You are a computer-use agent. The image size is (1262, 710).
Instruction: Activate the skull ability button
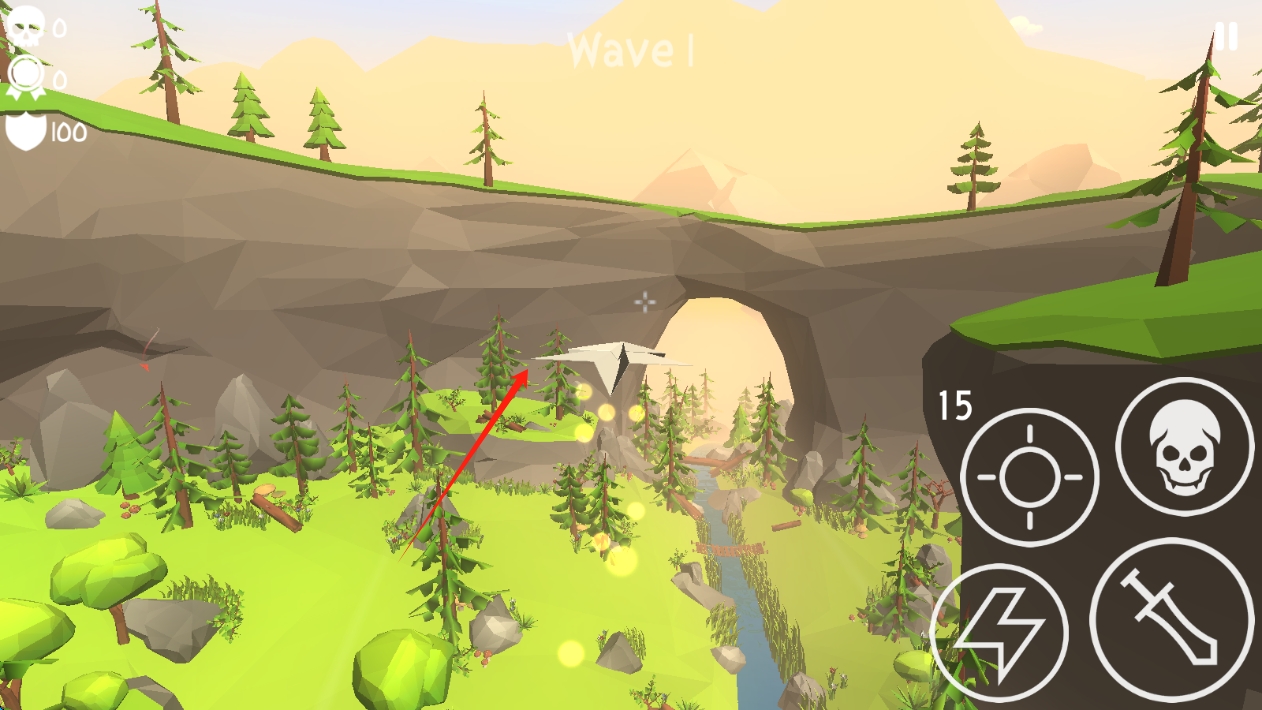pos(1184,446)
